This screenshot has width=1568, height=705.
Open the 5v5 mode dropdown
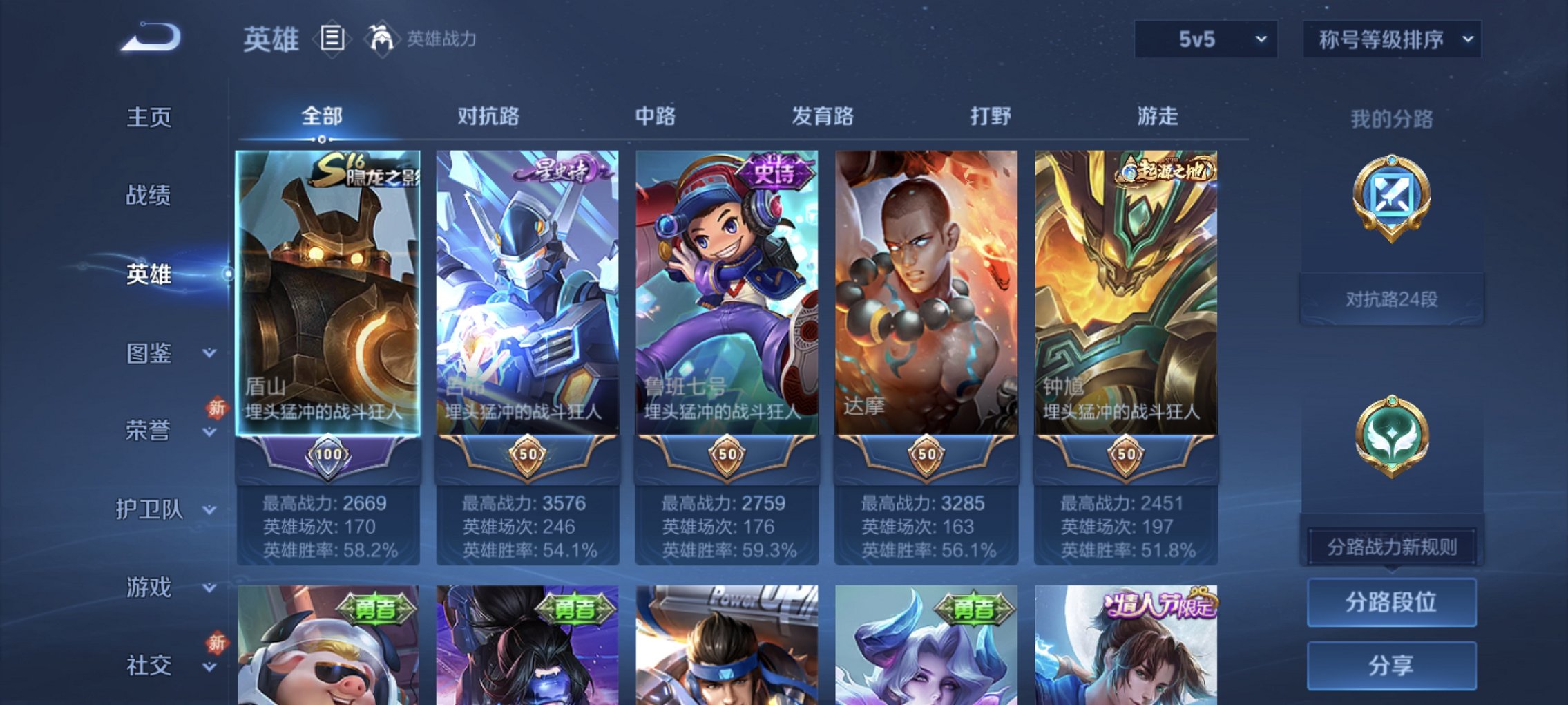[x=1205, y=39]
